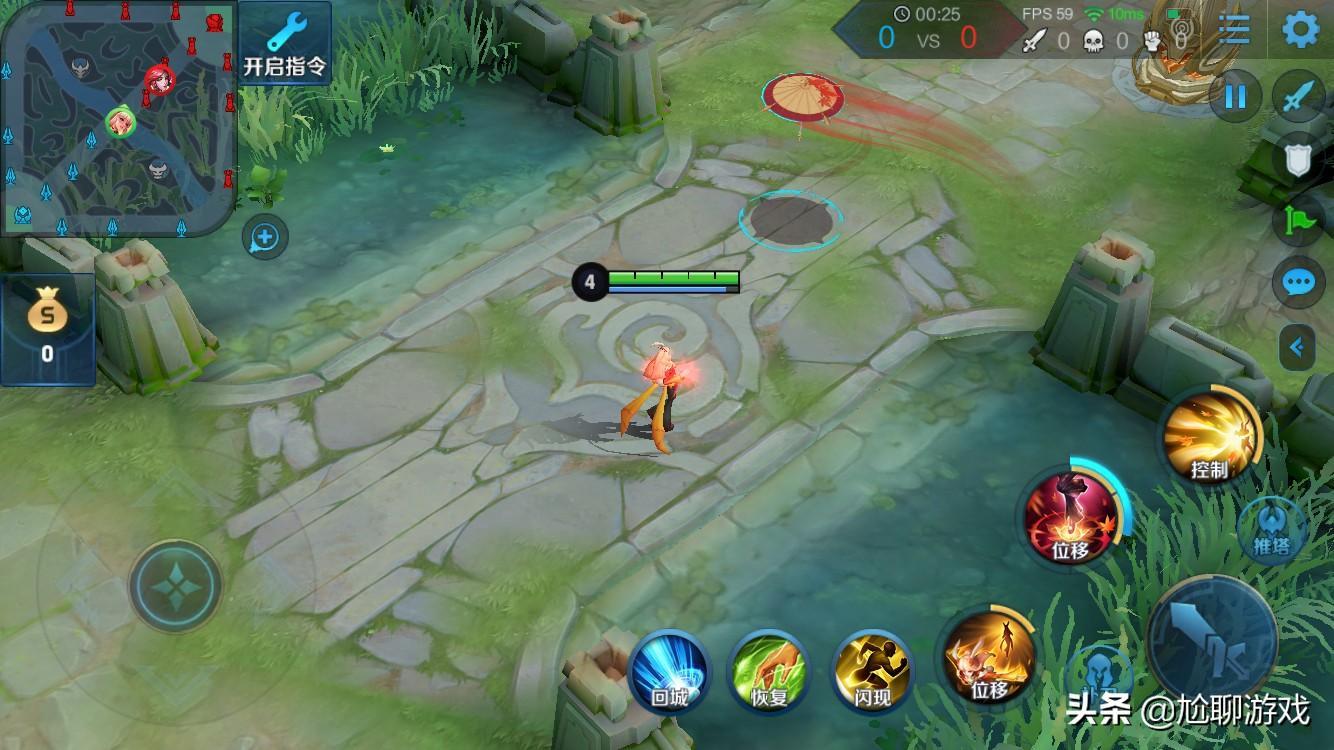Tap the 推塔 push-tower button
Viewport: 1334px width, 750px height.
[1271, 530]
